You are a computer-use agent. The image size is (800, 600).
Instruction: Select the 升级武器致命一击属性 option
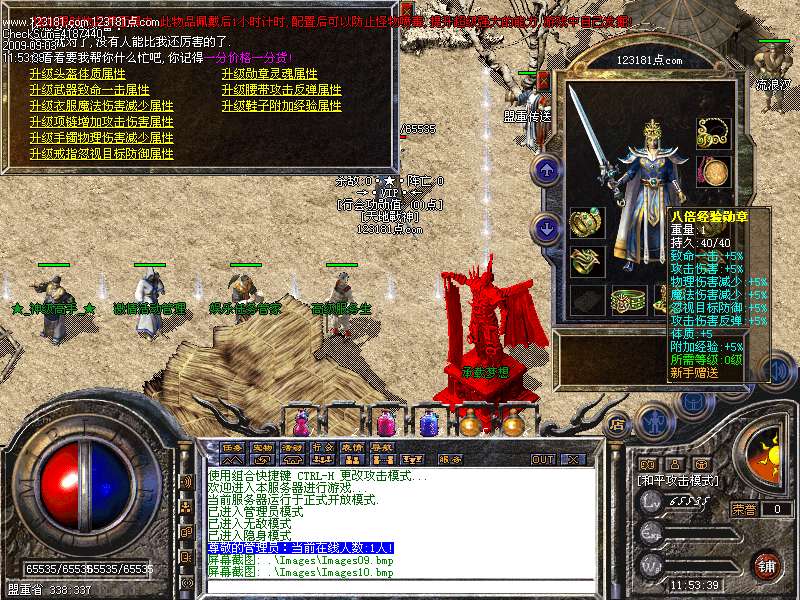pyautogui.click(x=90, y=90)
